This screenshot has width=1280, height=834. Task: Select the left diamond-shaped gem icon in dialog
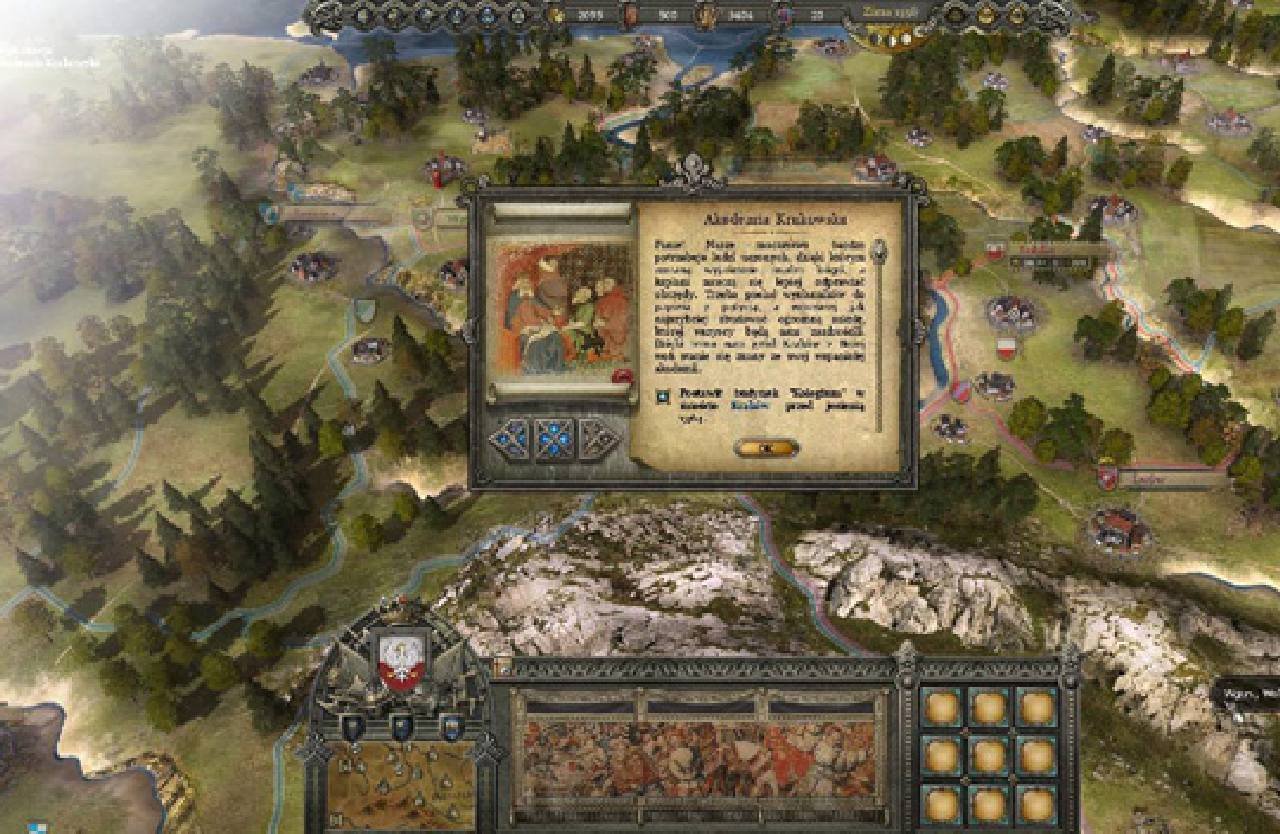point(511,437)
